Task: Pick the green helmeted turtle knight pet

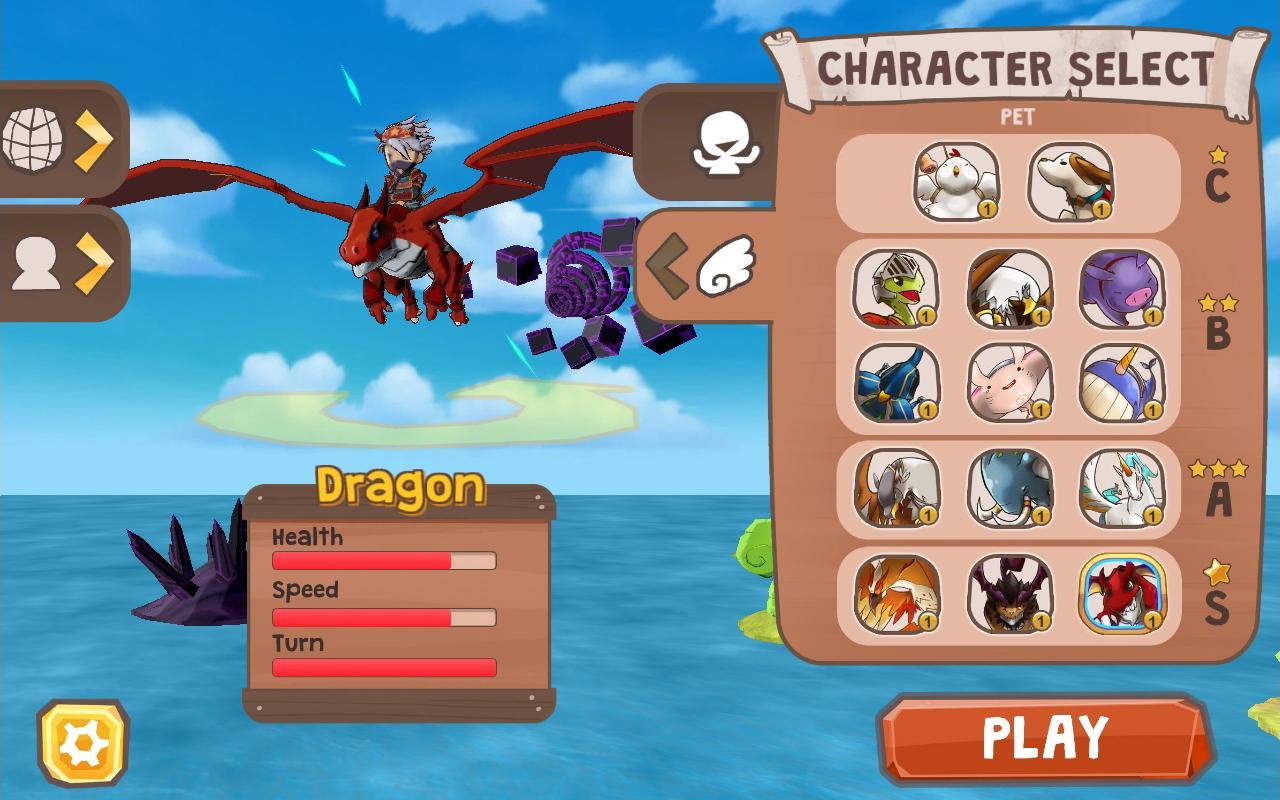Action: pos(896,289)
